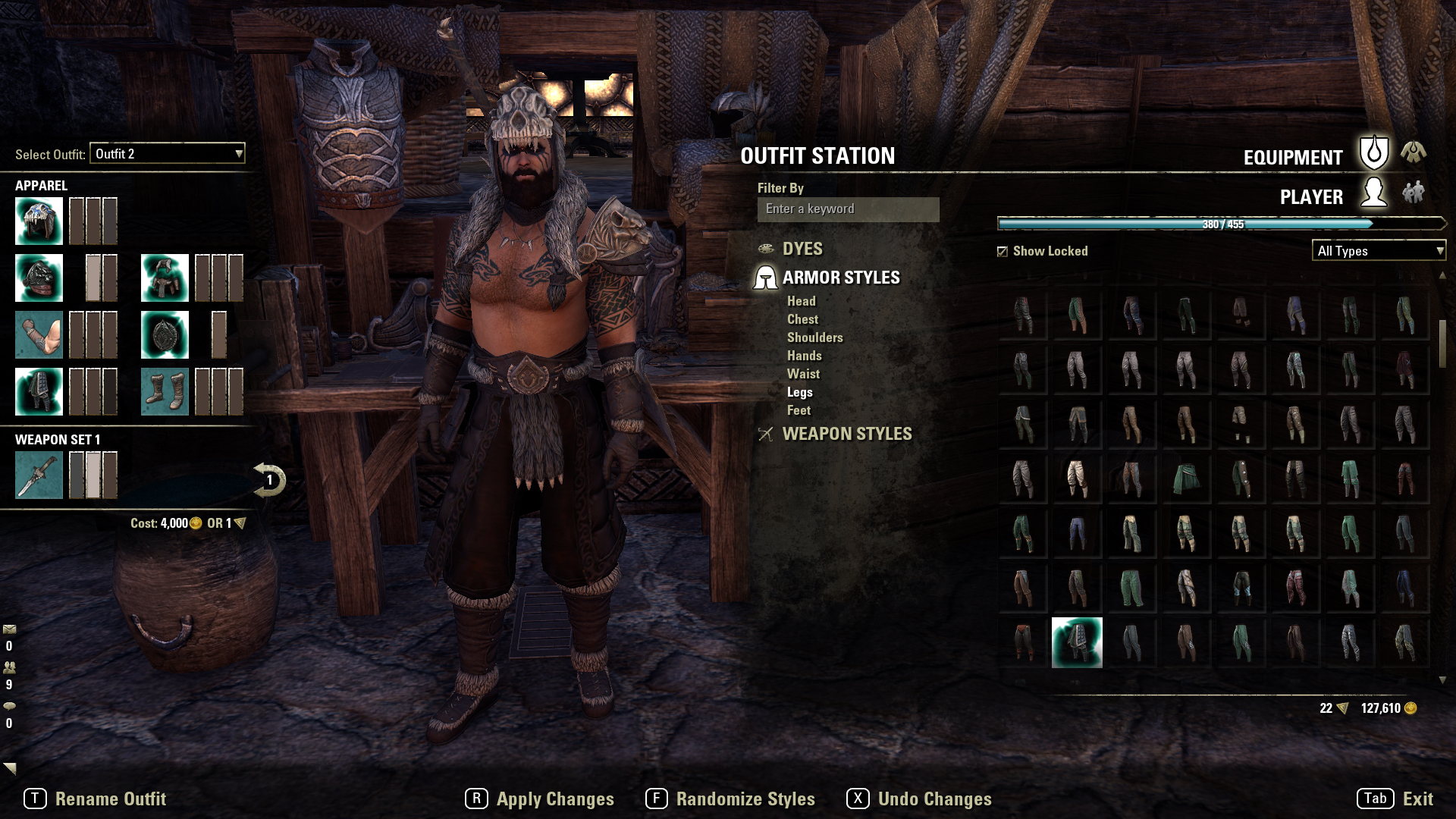Click Undo Changes

(x=934, y=799)
